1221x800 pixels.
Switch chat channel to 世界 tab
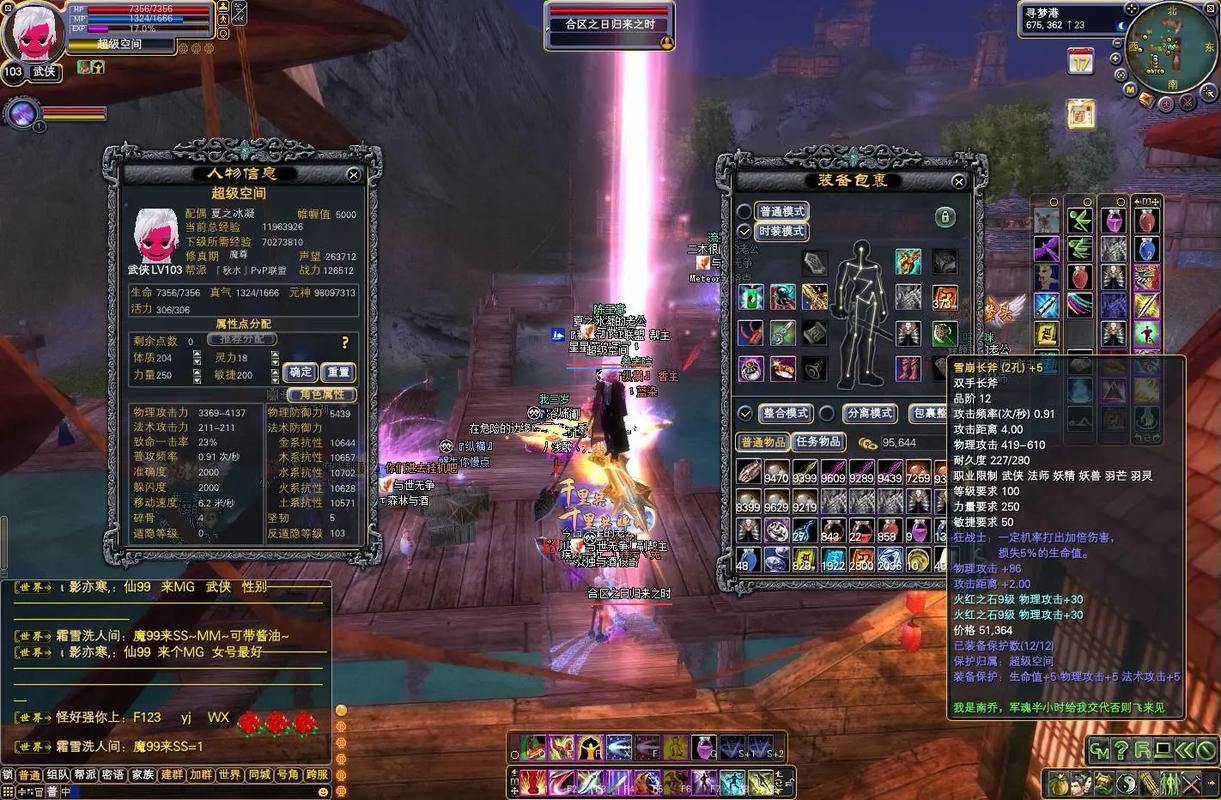pos(230,775)
